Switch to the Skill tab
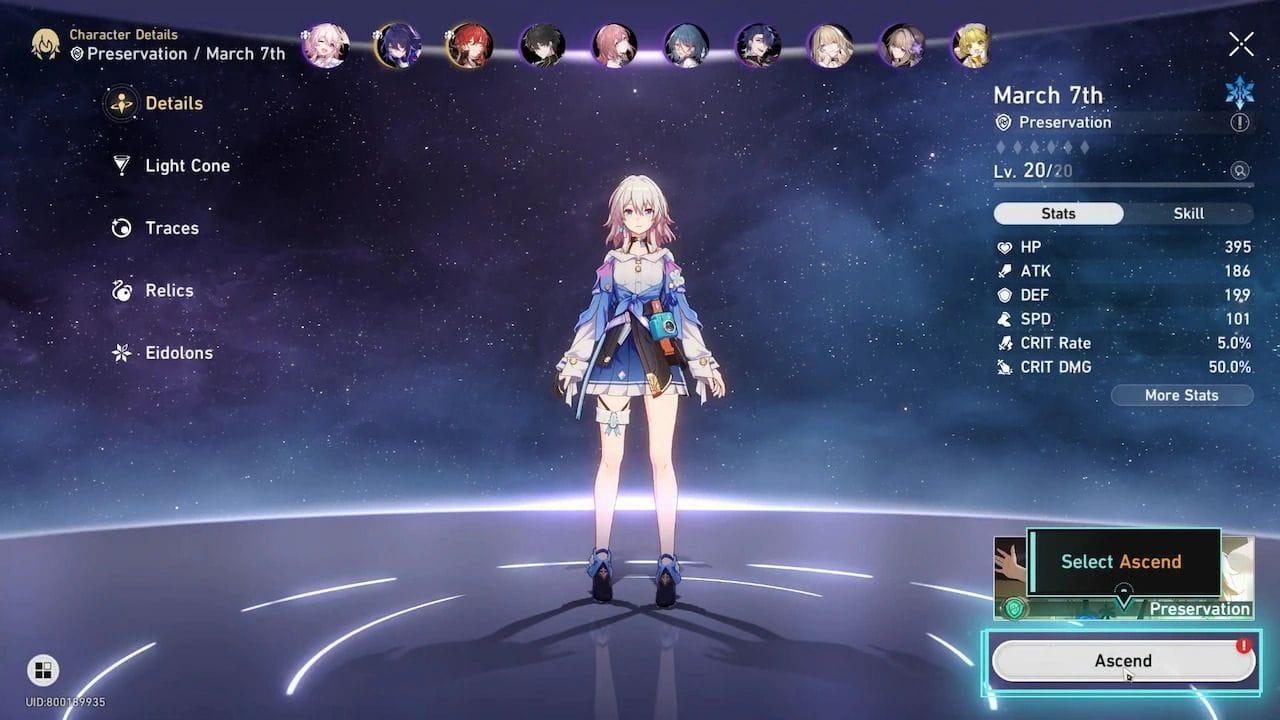The image size is (1280, 720). coord(1186,213)
